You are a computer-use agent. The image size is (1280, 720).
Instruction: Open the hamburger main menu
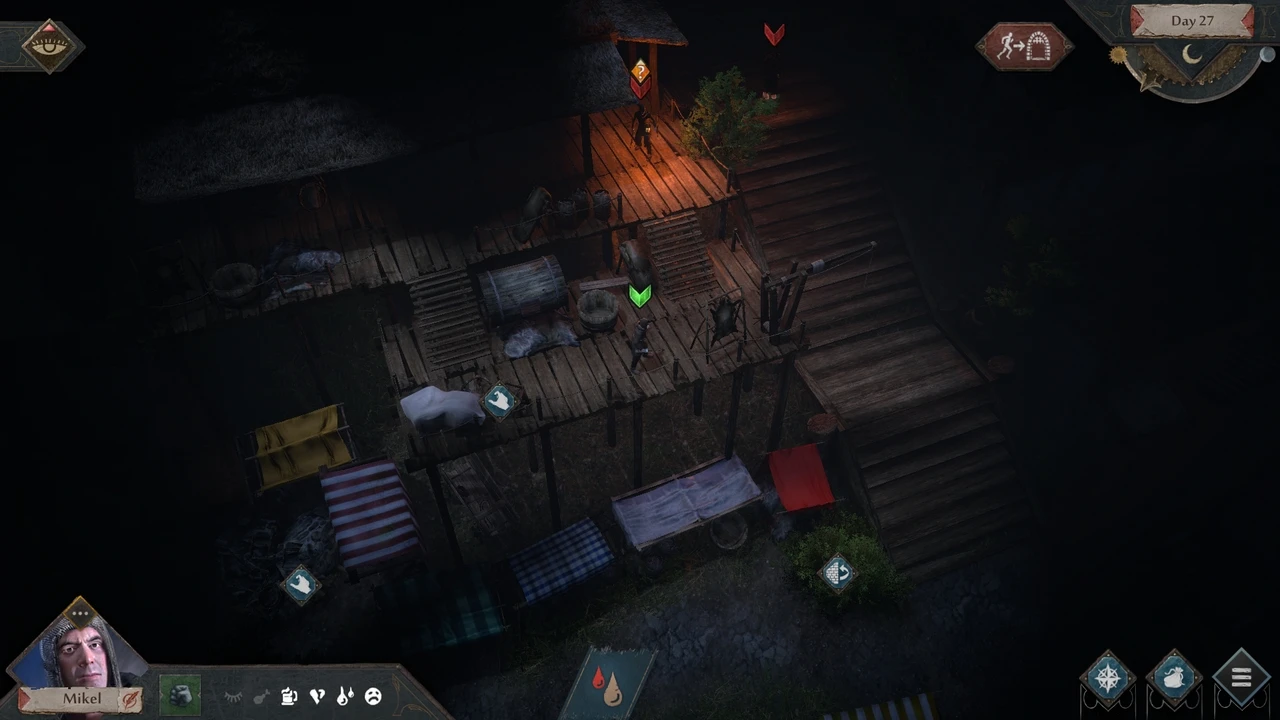(x=1241, y=677)
